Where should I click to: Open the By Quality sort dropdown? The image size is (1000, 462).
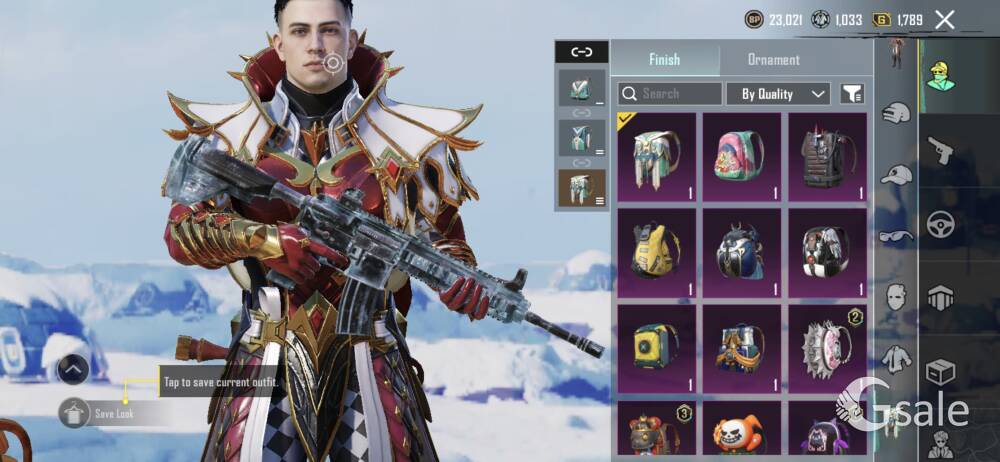pos(778,94)
